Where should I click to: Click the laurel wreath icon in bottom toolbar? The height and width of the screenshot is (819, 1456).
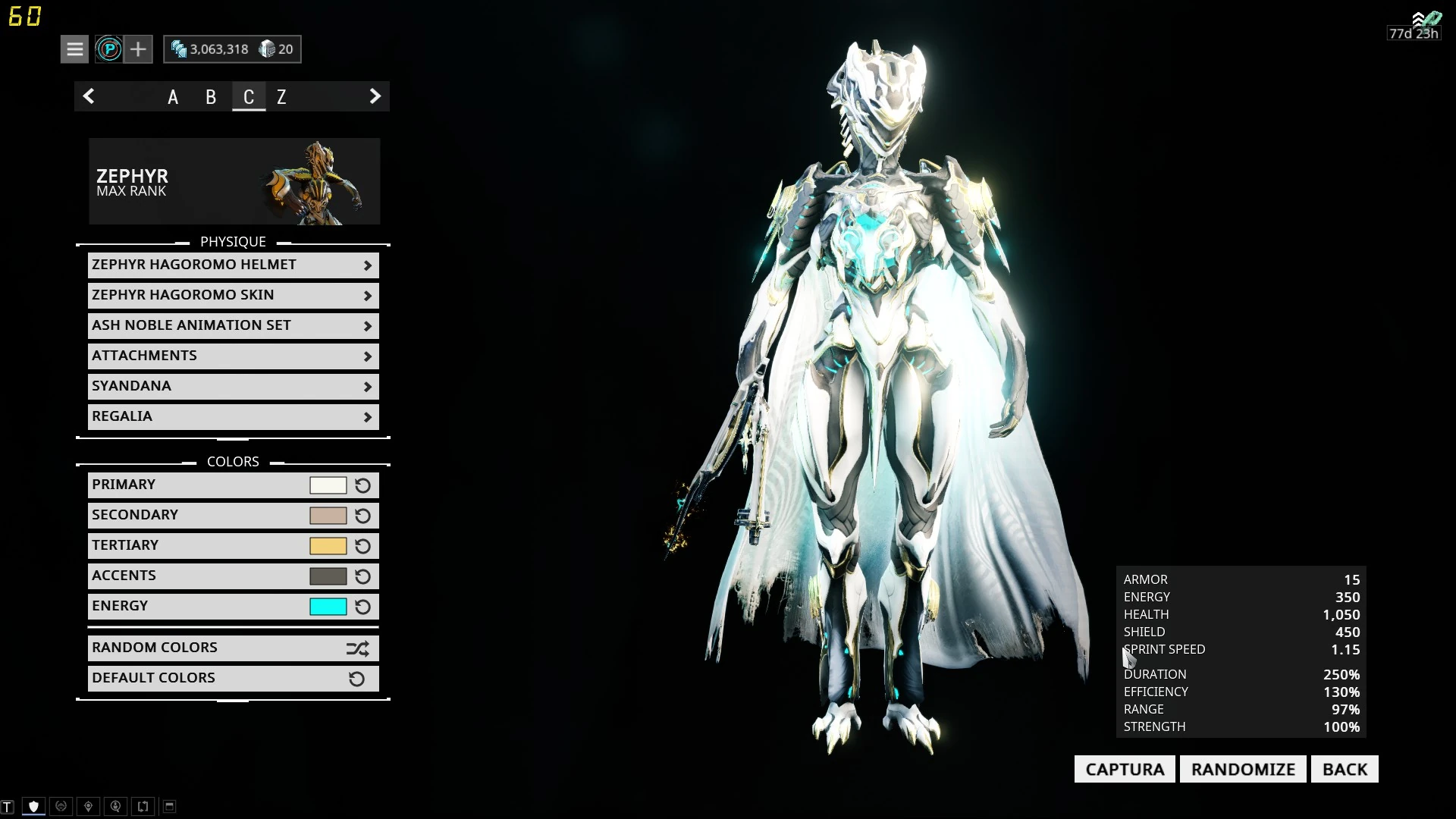[61, 806]
